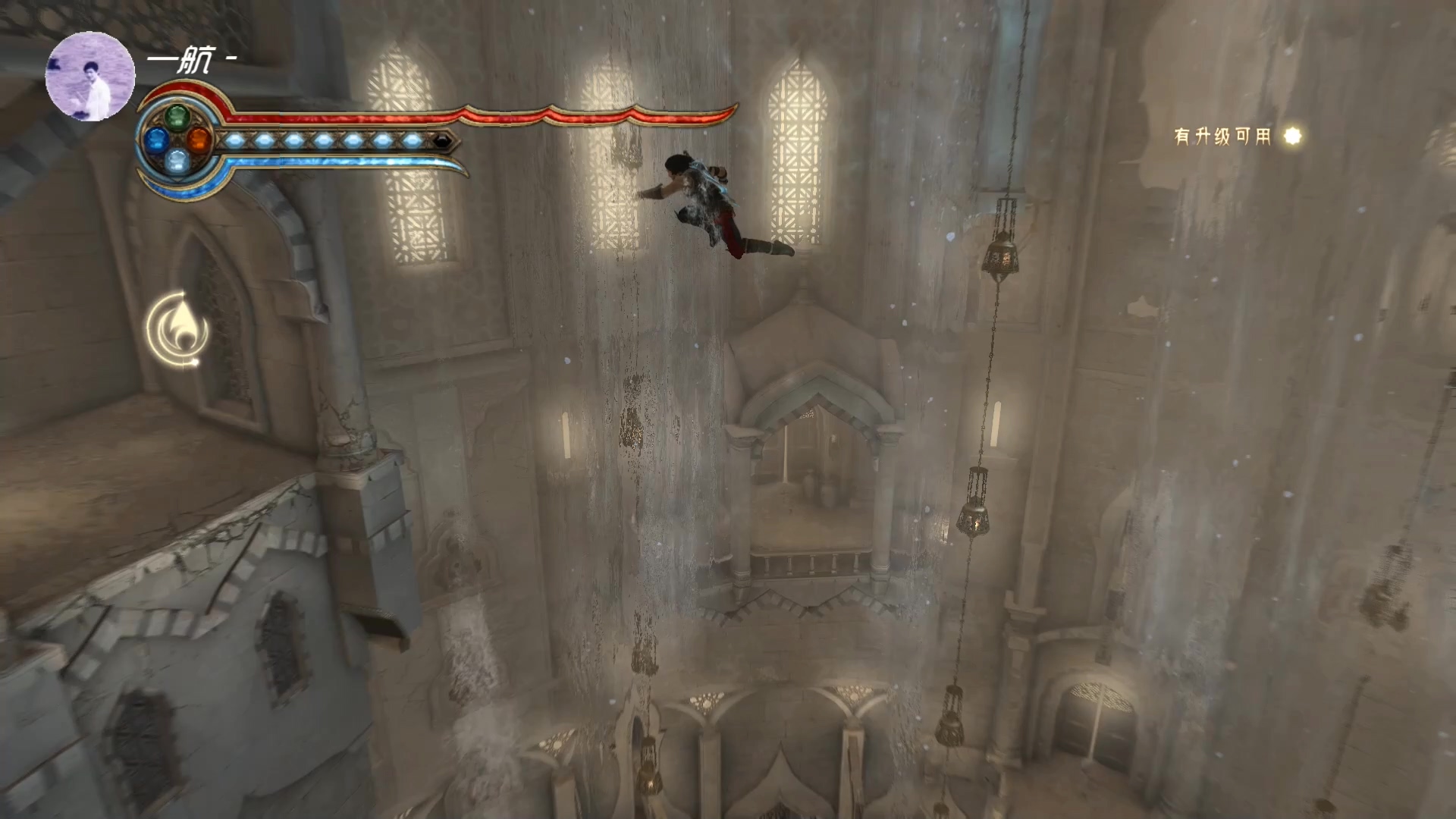Trigger the pale white gem power
Screen dimensions: 1456x819
coord(177,161)
